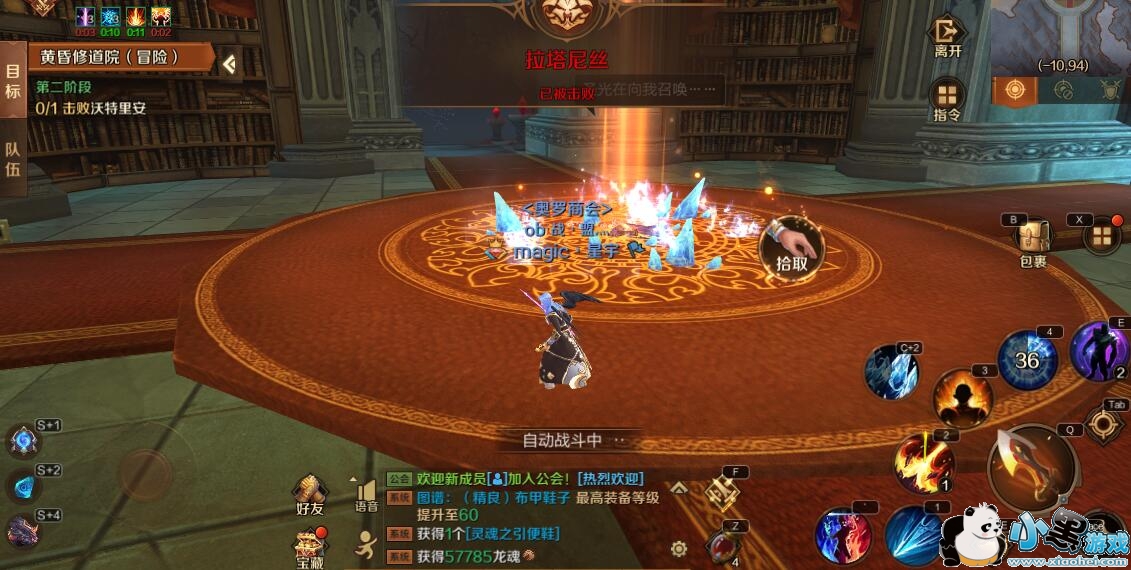Open the 指令 command menu
Screen dimensions: 1131x570
coord(947,98)
